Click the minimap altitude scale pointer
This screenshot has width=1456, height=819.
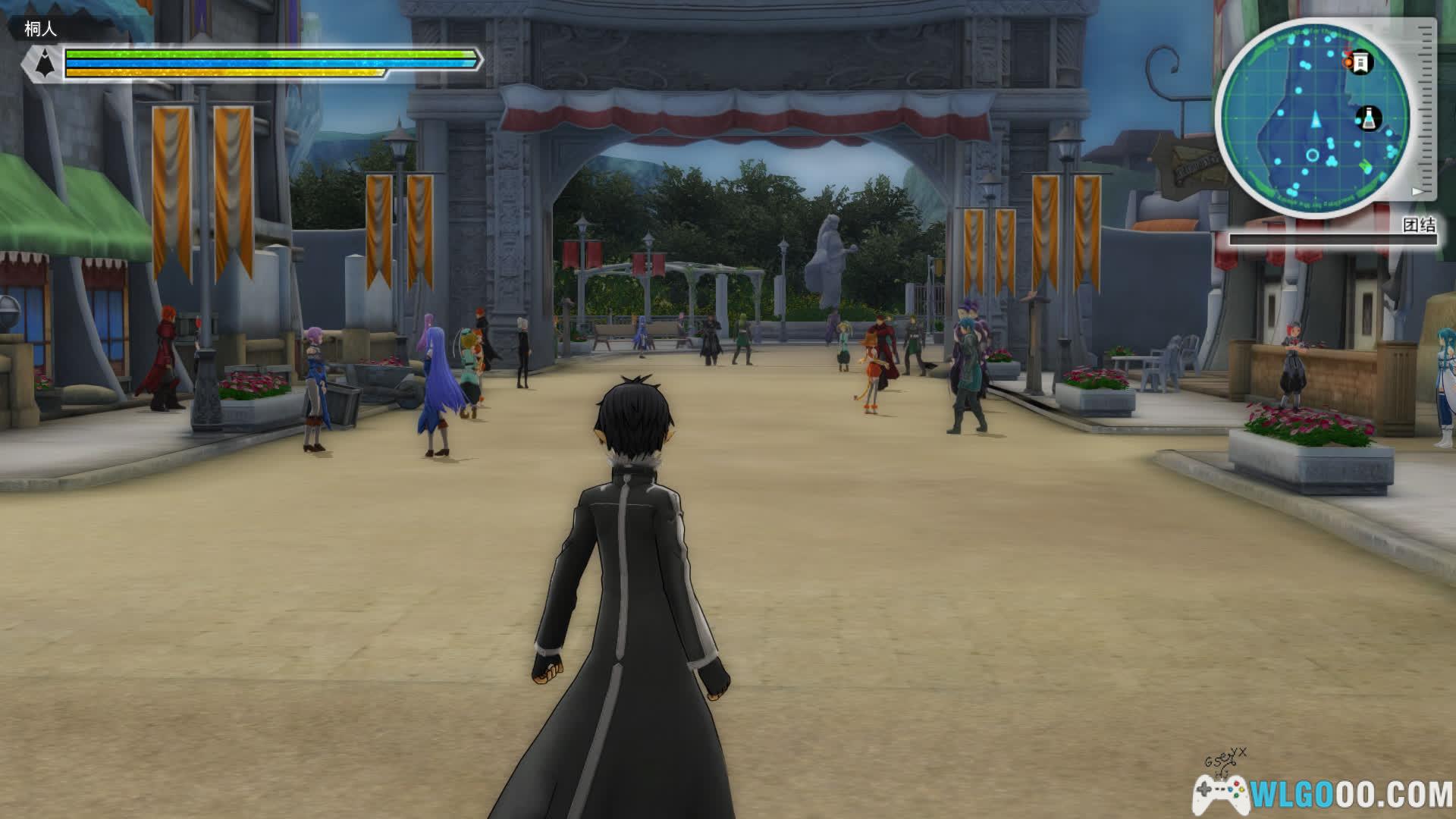click(x=1417, y=191)
